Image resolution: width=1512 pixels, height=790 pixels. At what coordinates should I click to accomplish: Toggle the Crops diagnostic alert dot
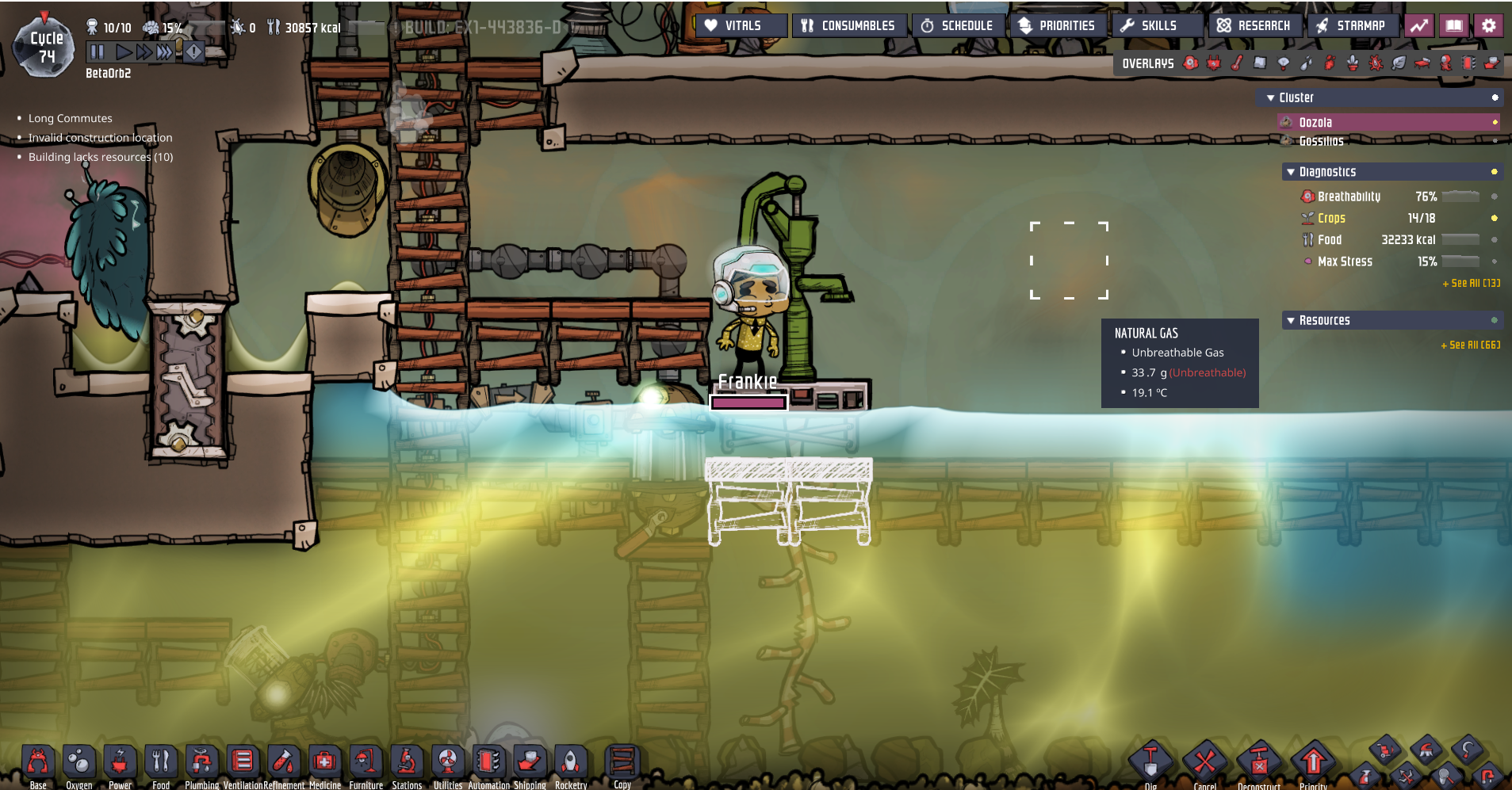tap(1494, 218)
